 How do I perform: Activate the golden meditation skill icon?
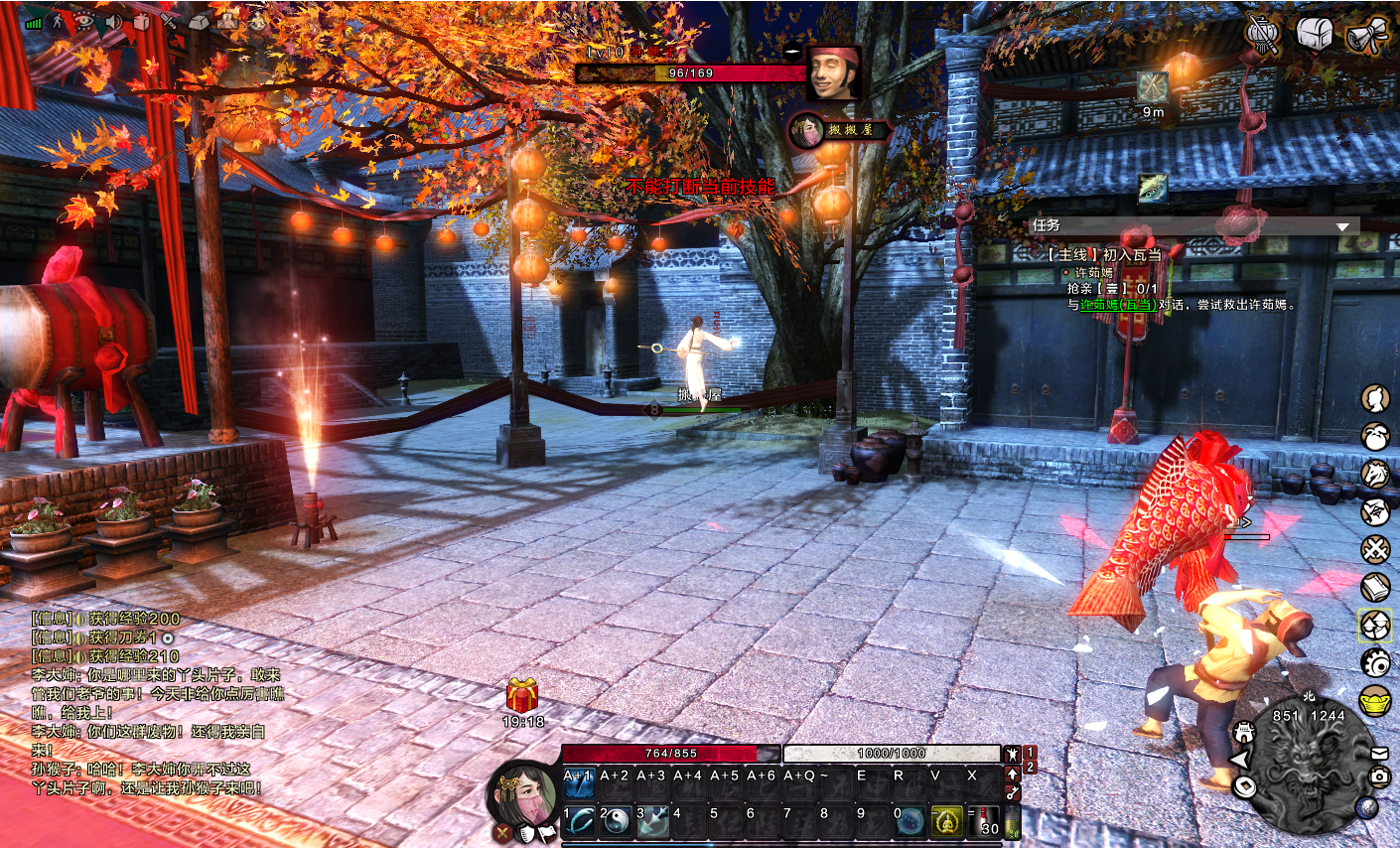point(946,822)
